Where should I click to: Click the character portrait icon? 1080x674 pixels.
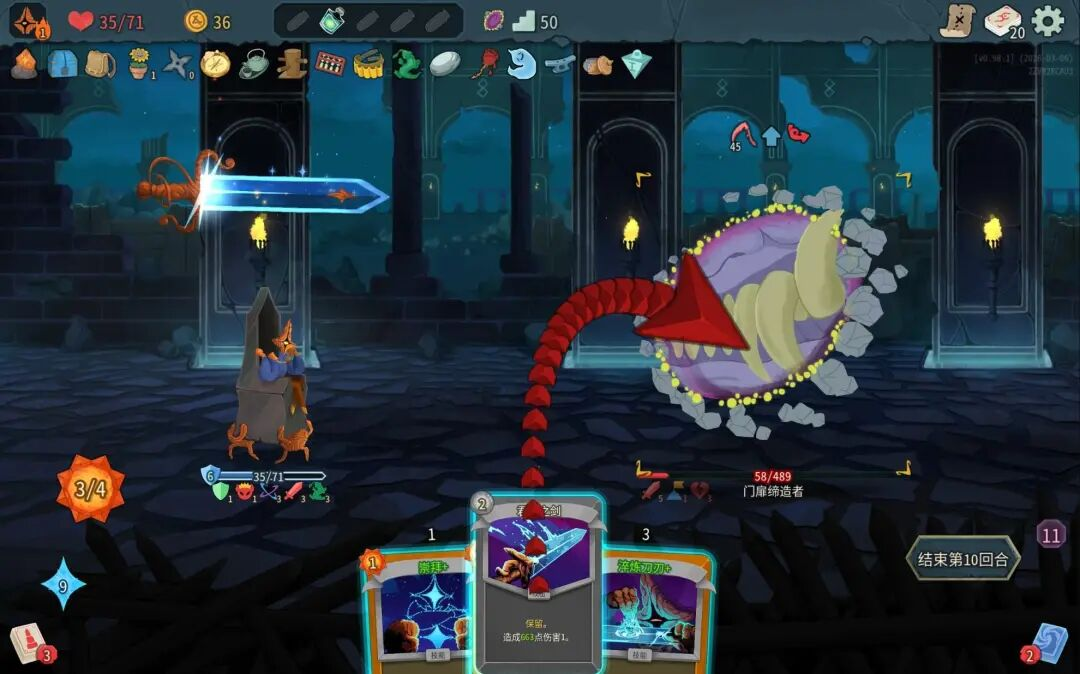pyautogui.click(x=27, y=21)
